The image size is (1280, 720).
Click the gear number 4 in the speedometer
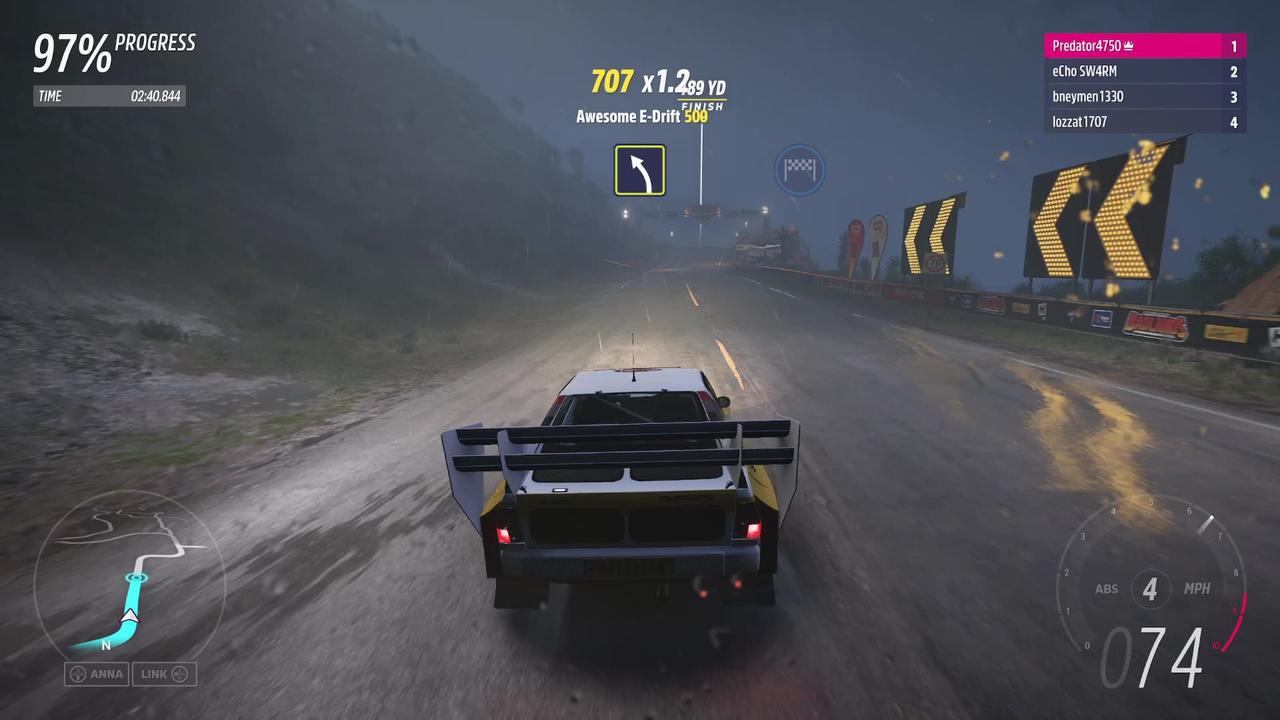(x=1149, y=589)
